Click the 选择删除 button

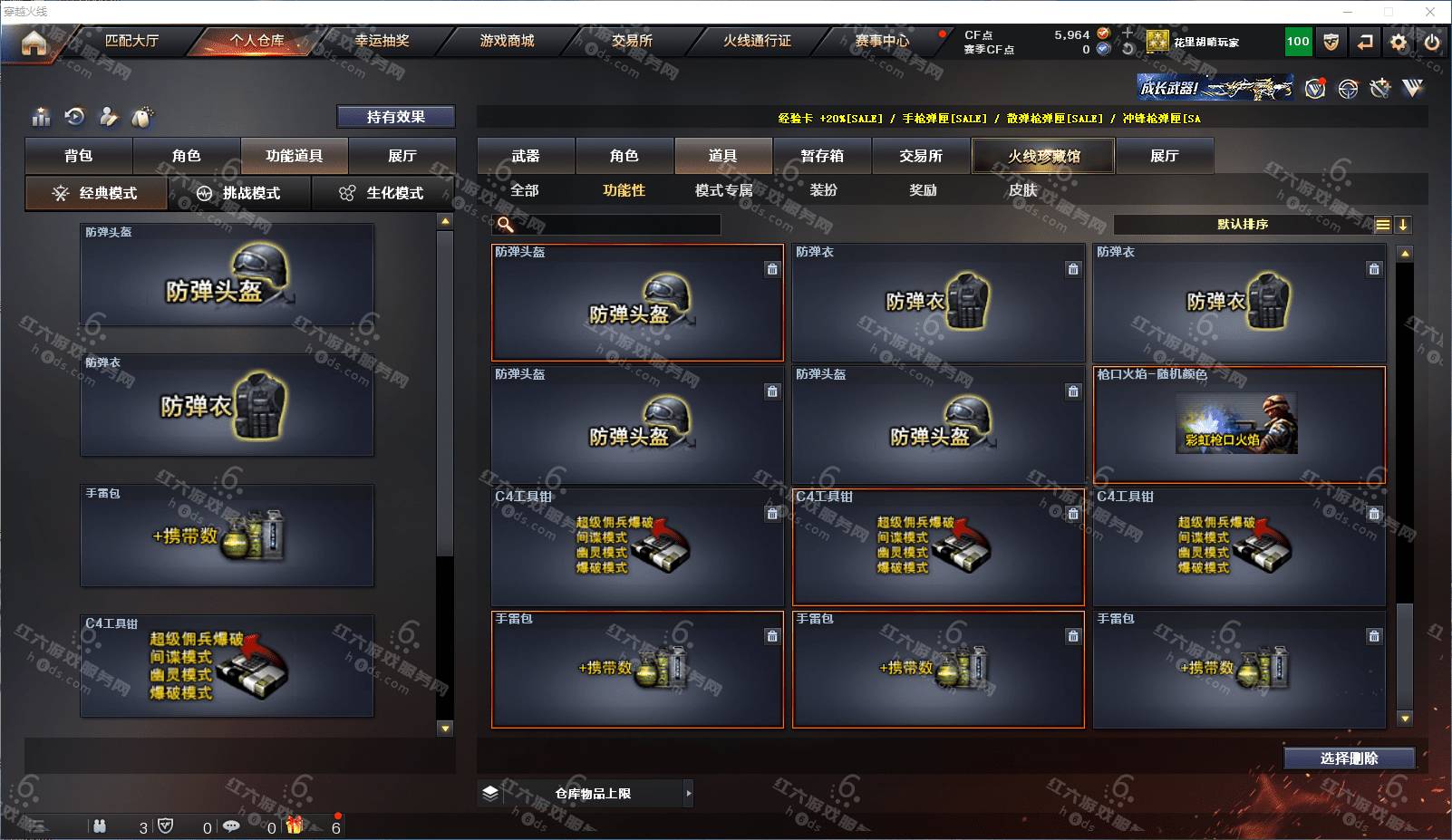click(x=1349, y=758)
